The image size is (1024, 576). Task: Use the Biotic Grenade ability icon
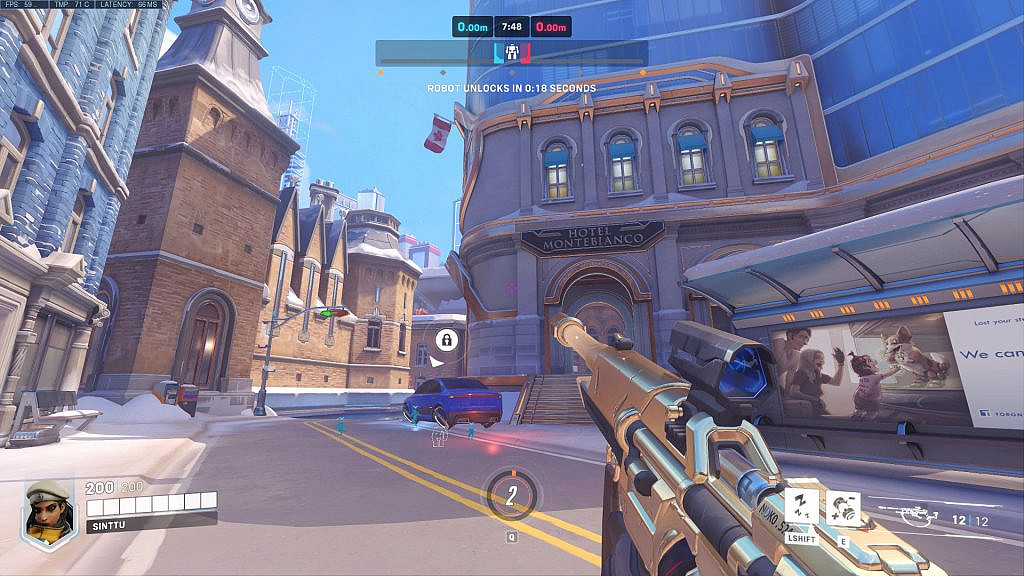[844, 508]
